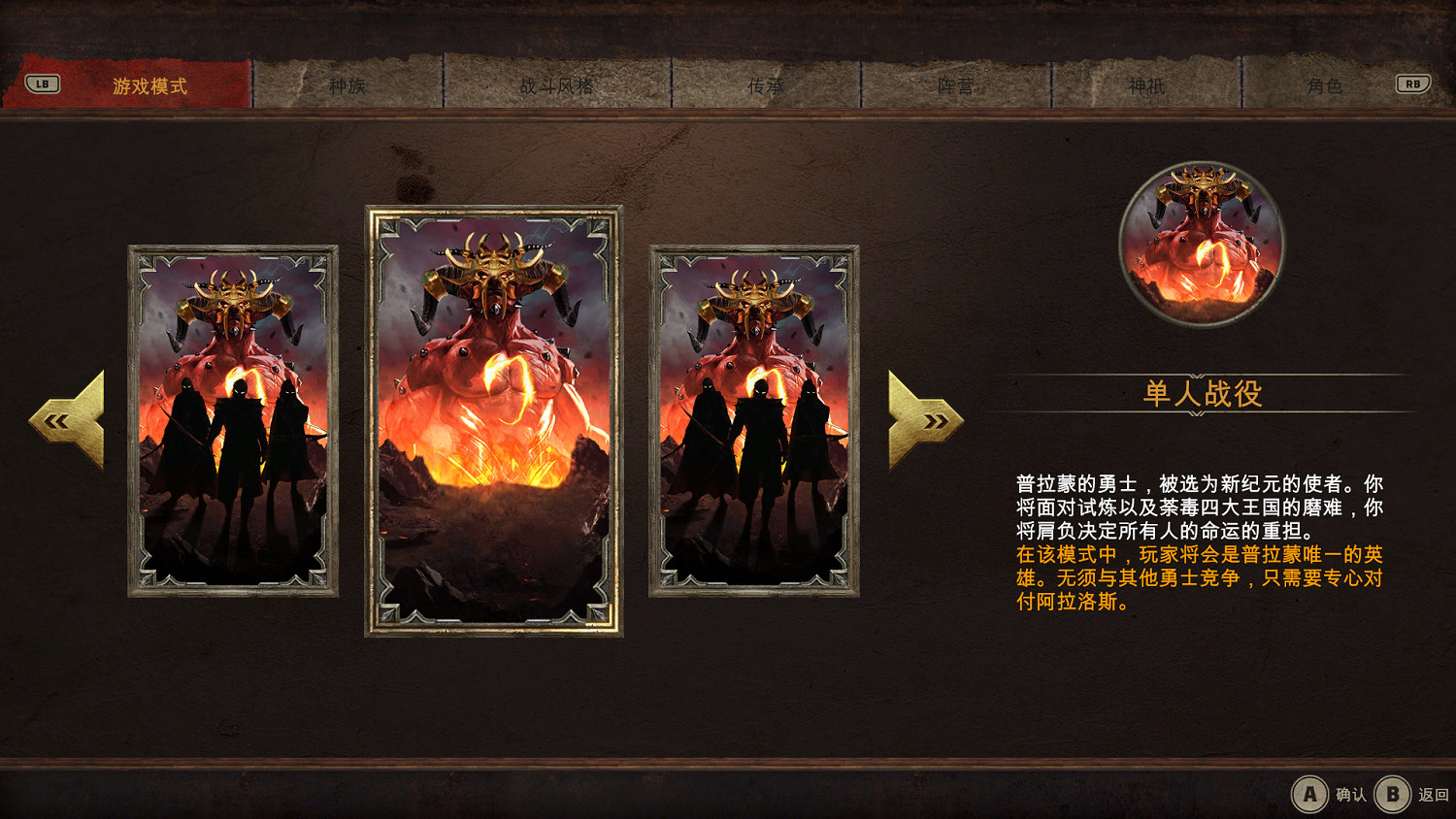The width and height of the screenshot is (1456, 819).
Task: Click the LB shoulder button icon
Action: pos(41,83)
